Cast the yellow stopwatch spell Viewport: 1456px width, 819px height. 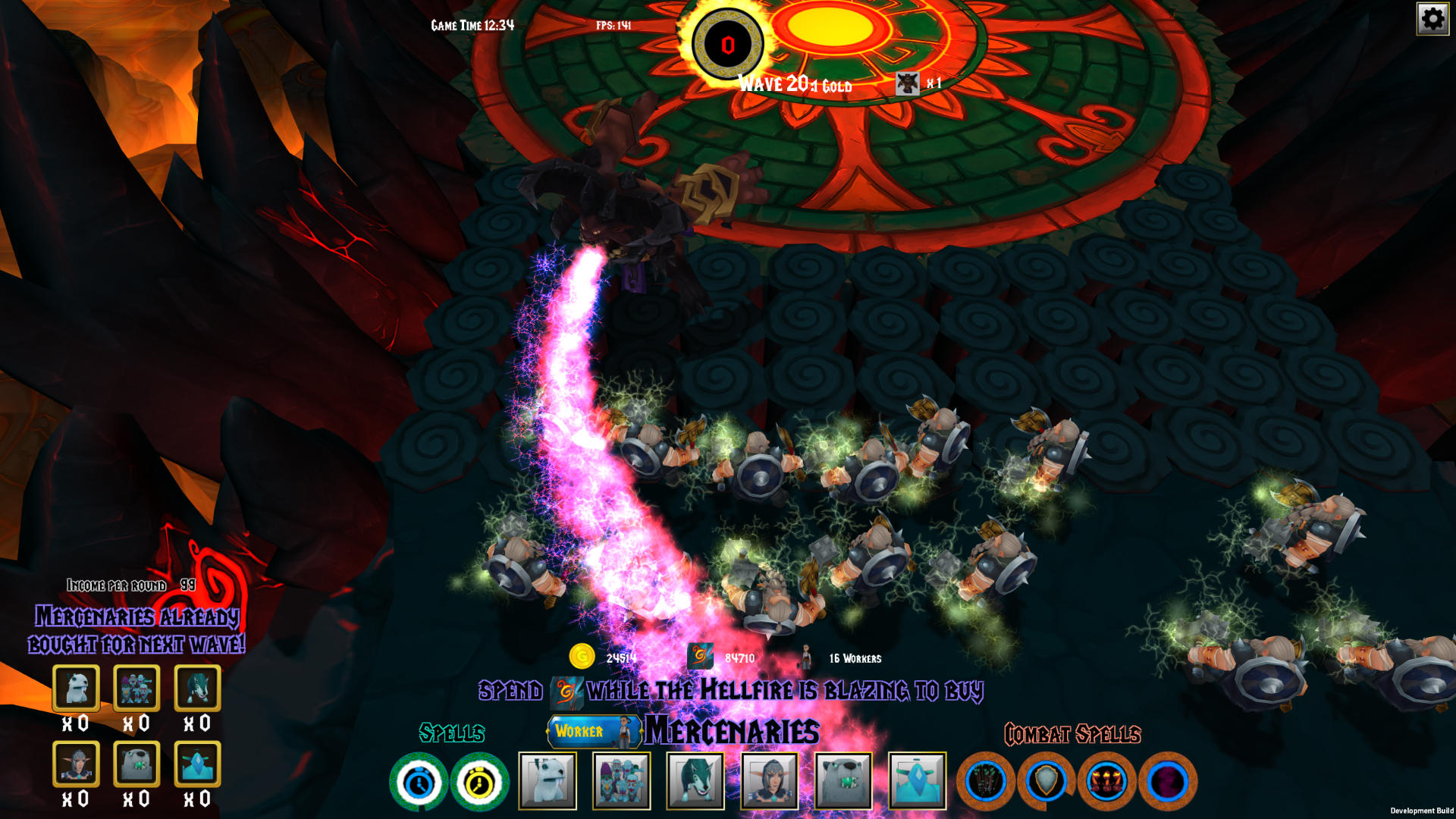coord(479,782)
